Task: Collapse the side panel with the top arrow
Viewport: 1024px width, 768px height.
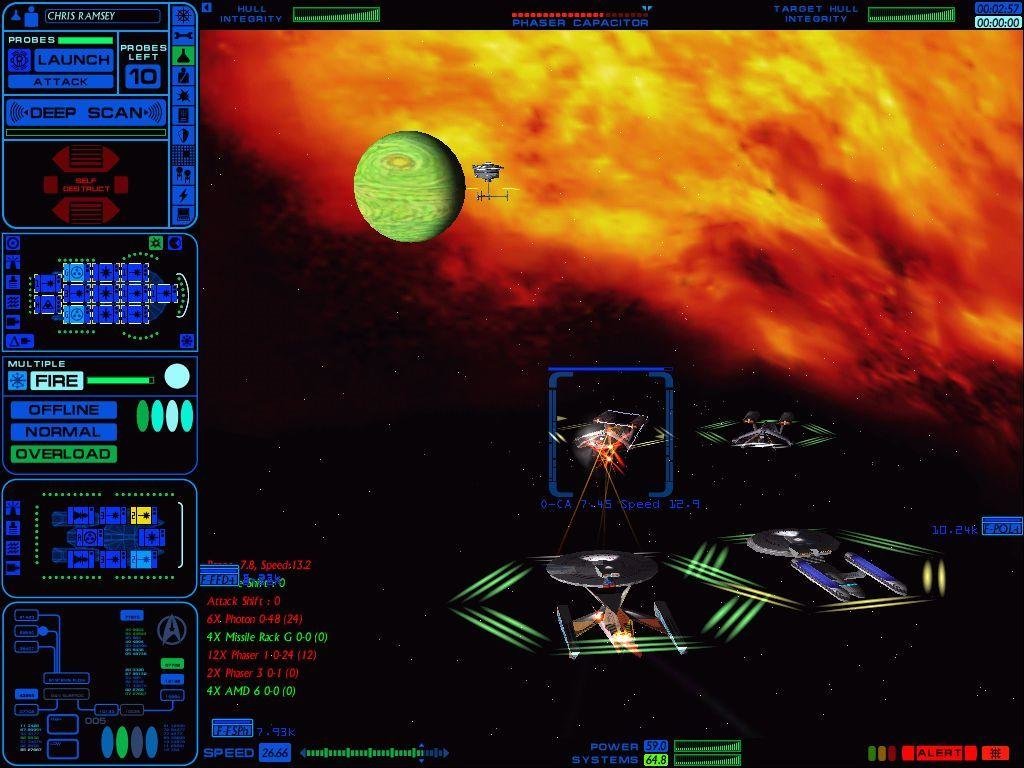Action: pyautogui.click(x=206, y=8)
